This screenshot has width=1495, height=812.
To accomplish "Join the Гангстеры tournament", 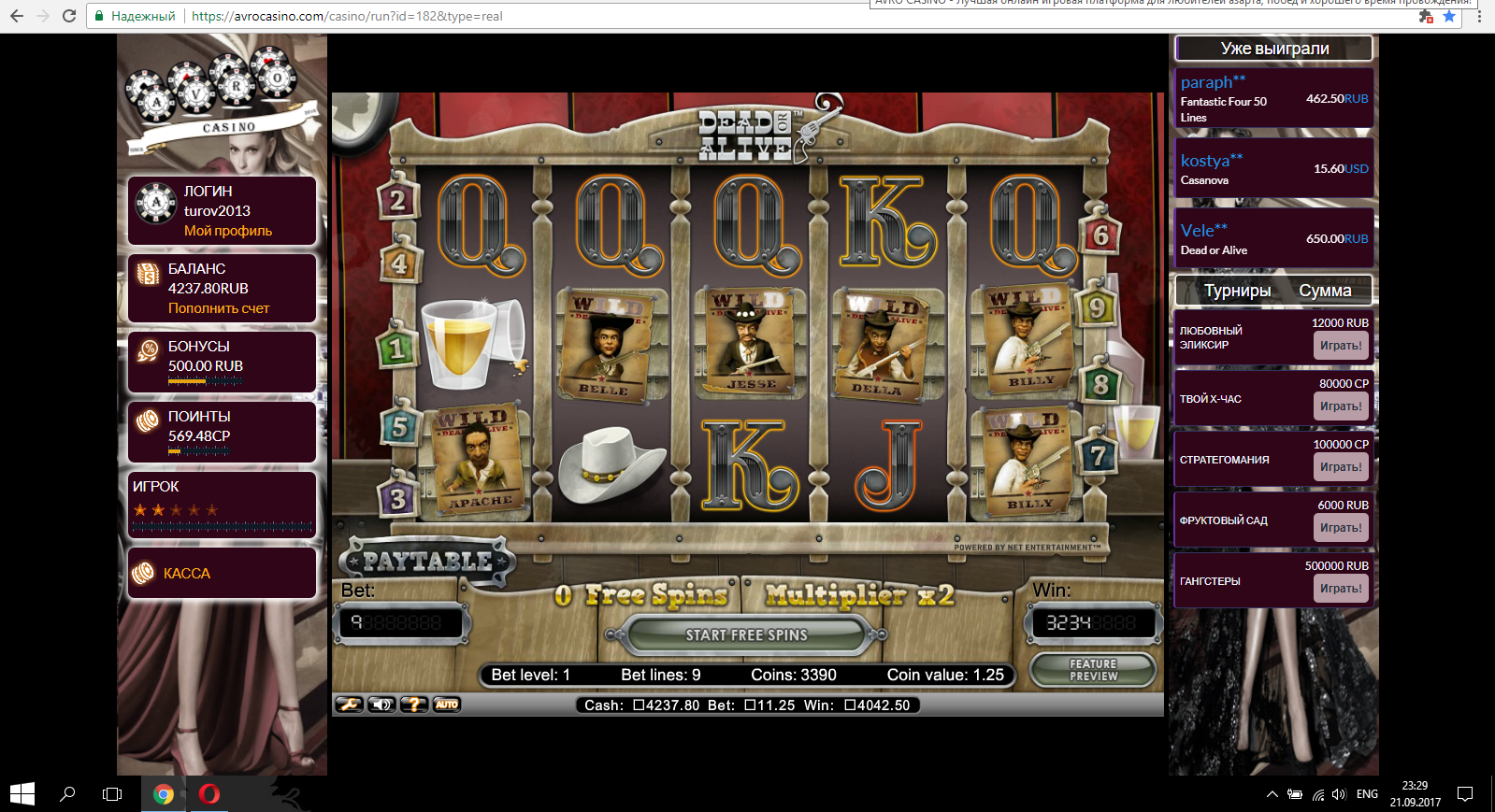I will click(x=1341, y=589).
